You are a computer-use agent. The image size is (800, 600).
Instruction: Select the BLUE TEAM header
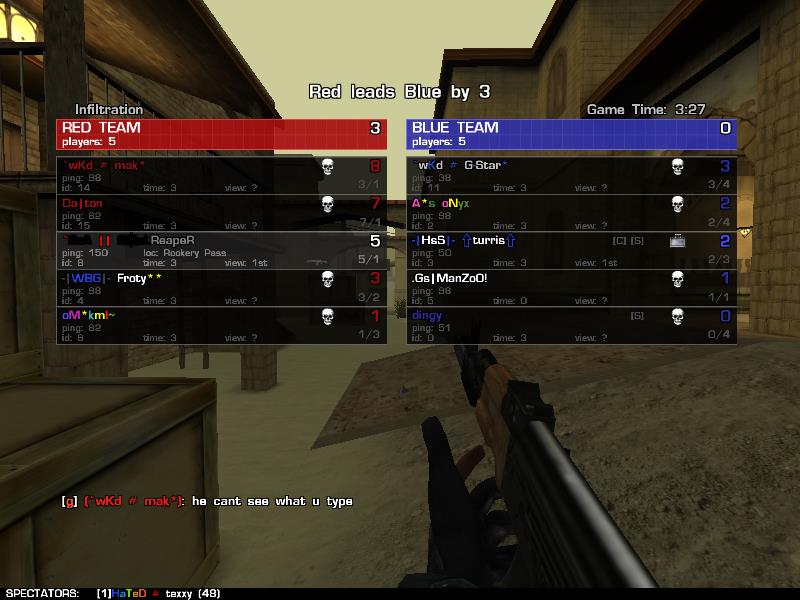pyautogui.click(x=571, y=134)
